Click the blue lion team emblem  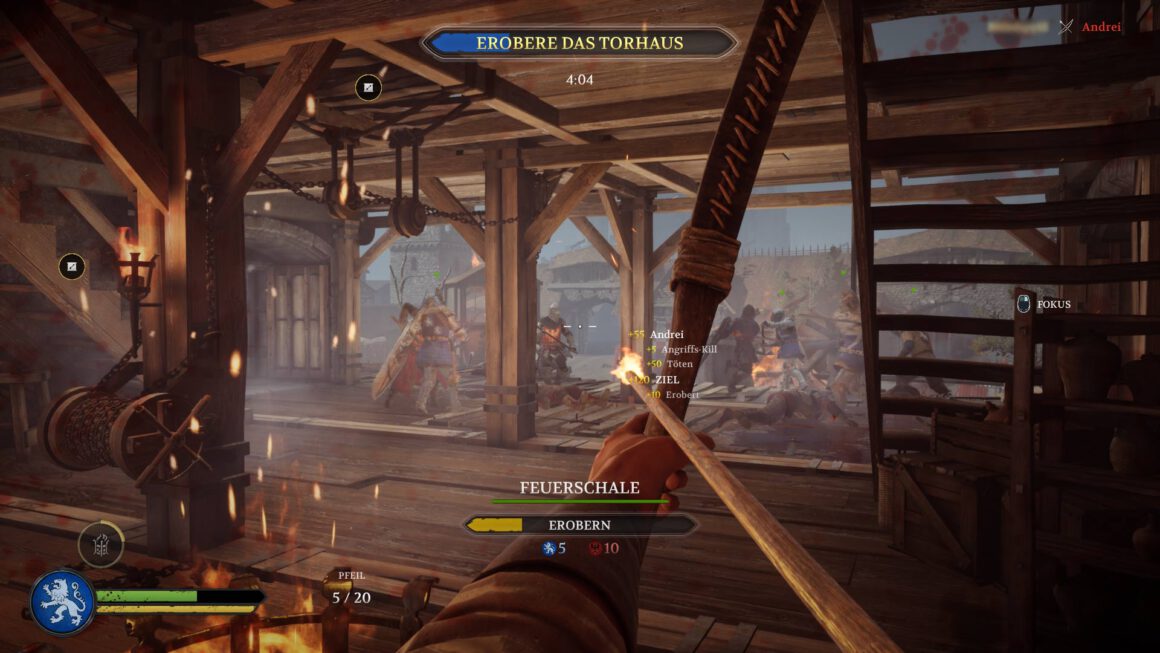(x=62, y=601)
